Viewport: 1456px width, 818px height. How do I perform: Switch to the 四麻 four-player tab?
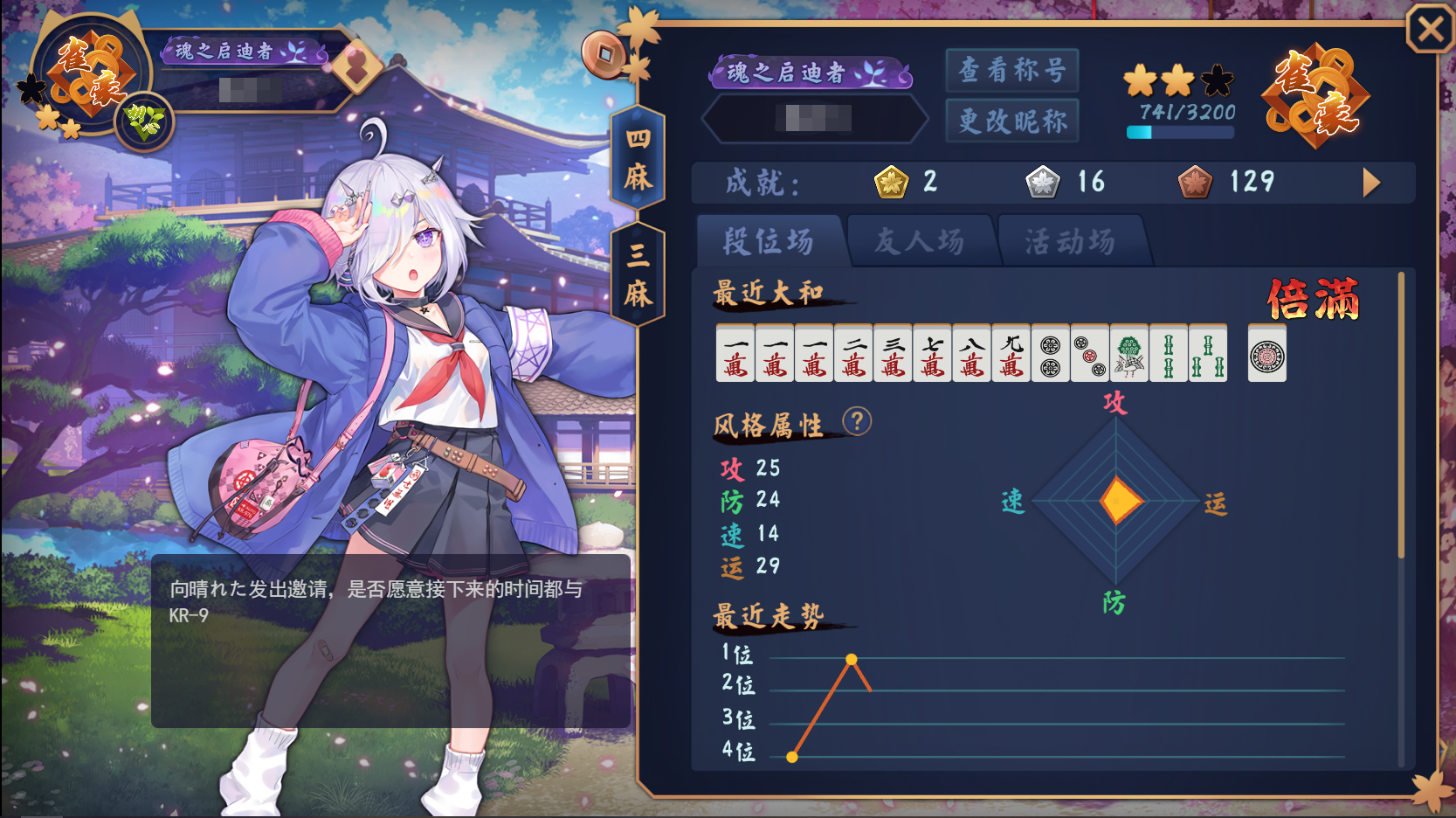pyautogui.click(x=638, y=158)
